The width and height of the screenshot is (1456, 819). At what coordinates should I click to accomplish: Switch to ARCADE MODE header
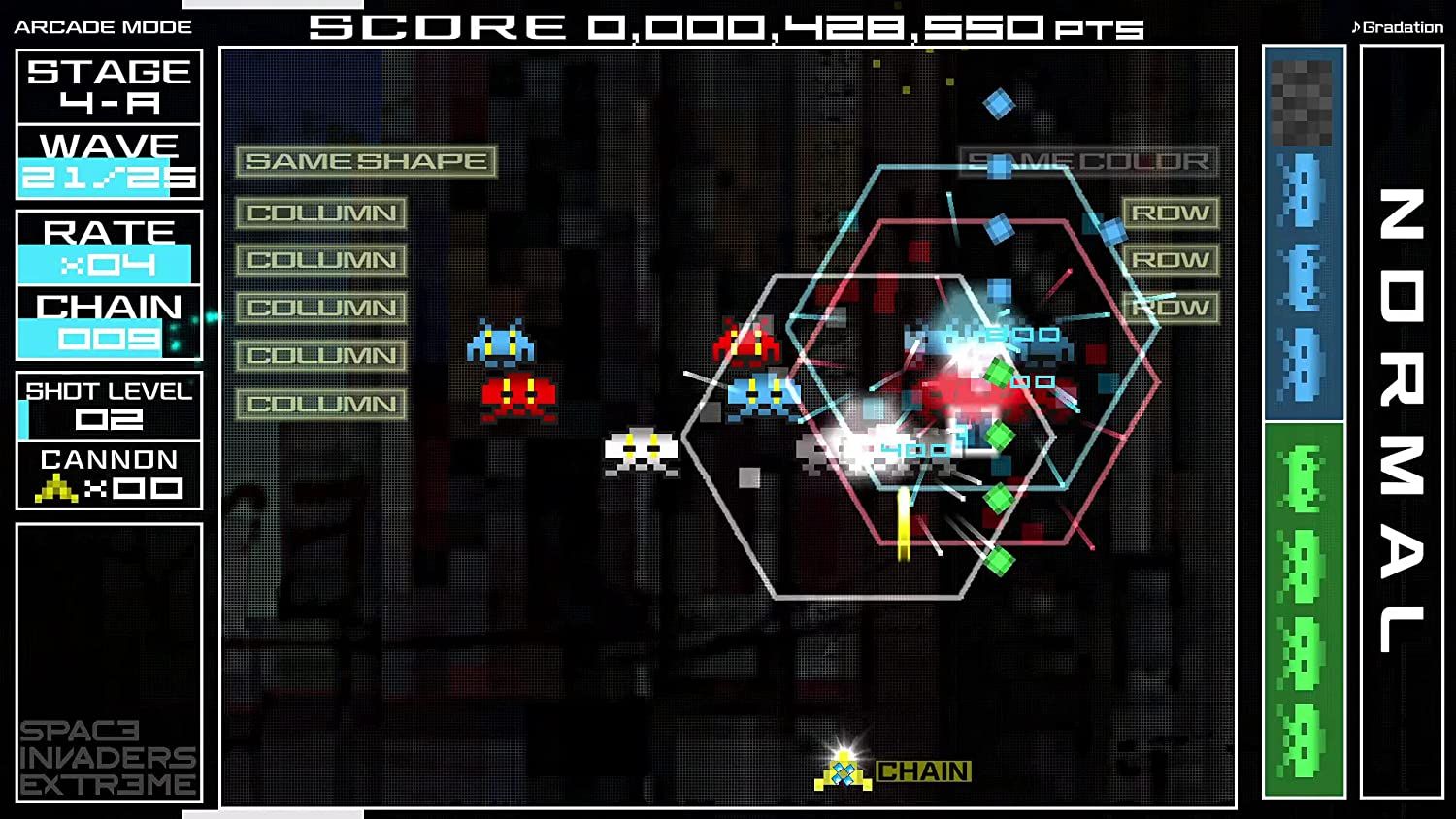click(x=102, y=26)
